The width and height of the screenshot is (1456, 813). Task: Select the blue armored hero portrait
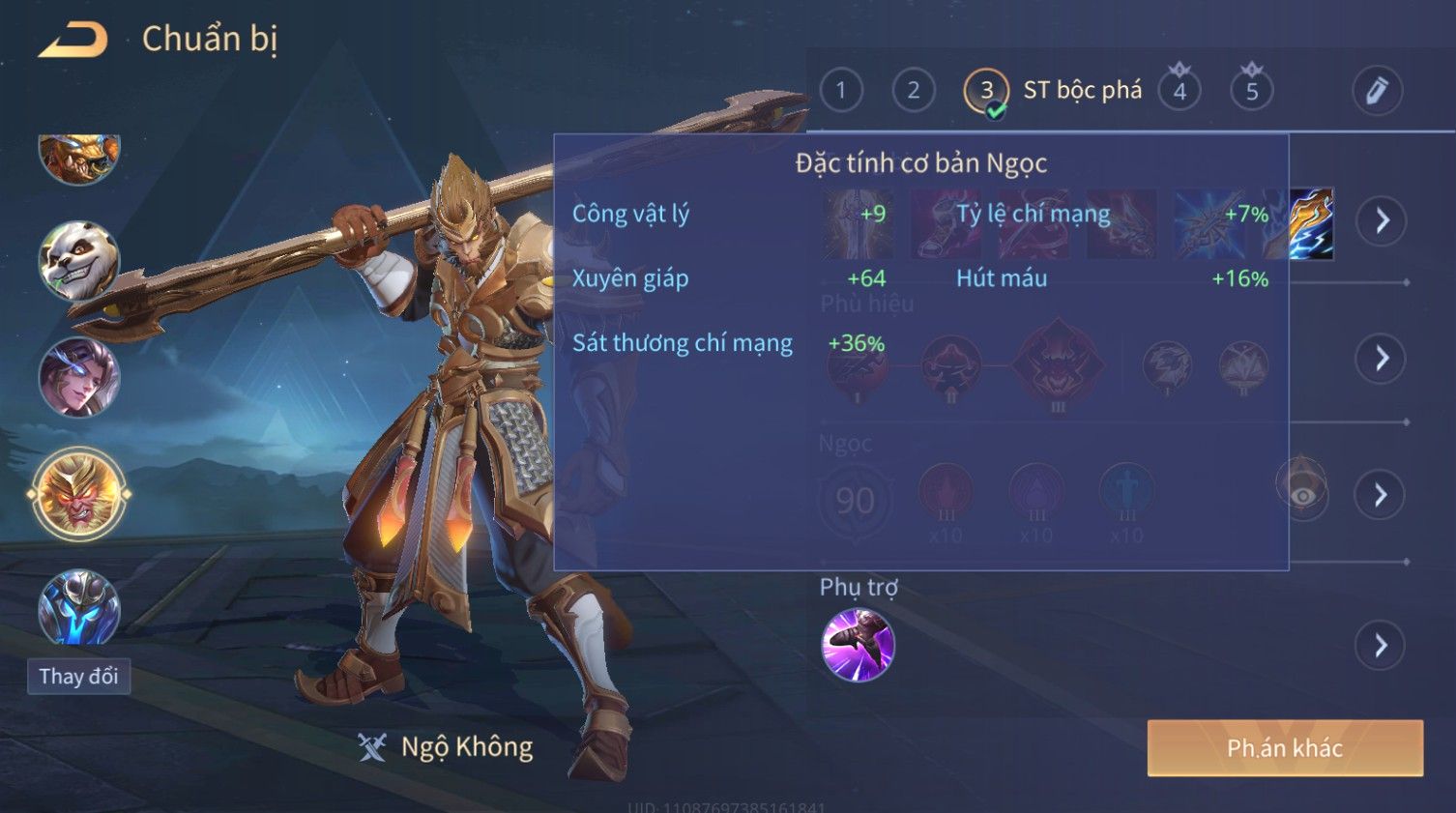pos(79,607)
